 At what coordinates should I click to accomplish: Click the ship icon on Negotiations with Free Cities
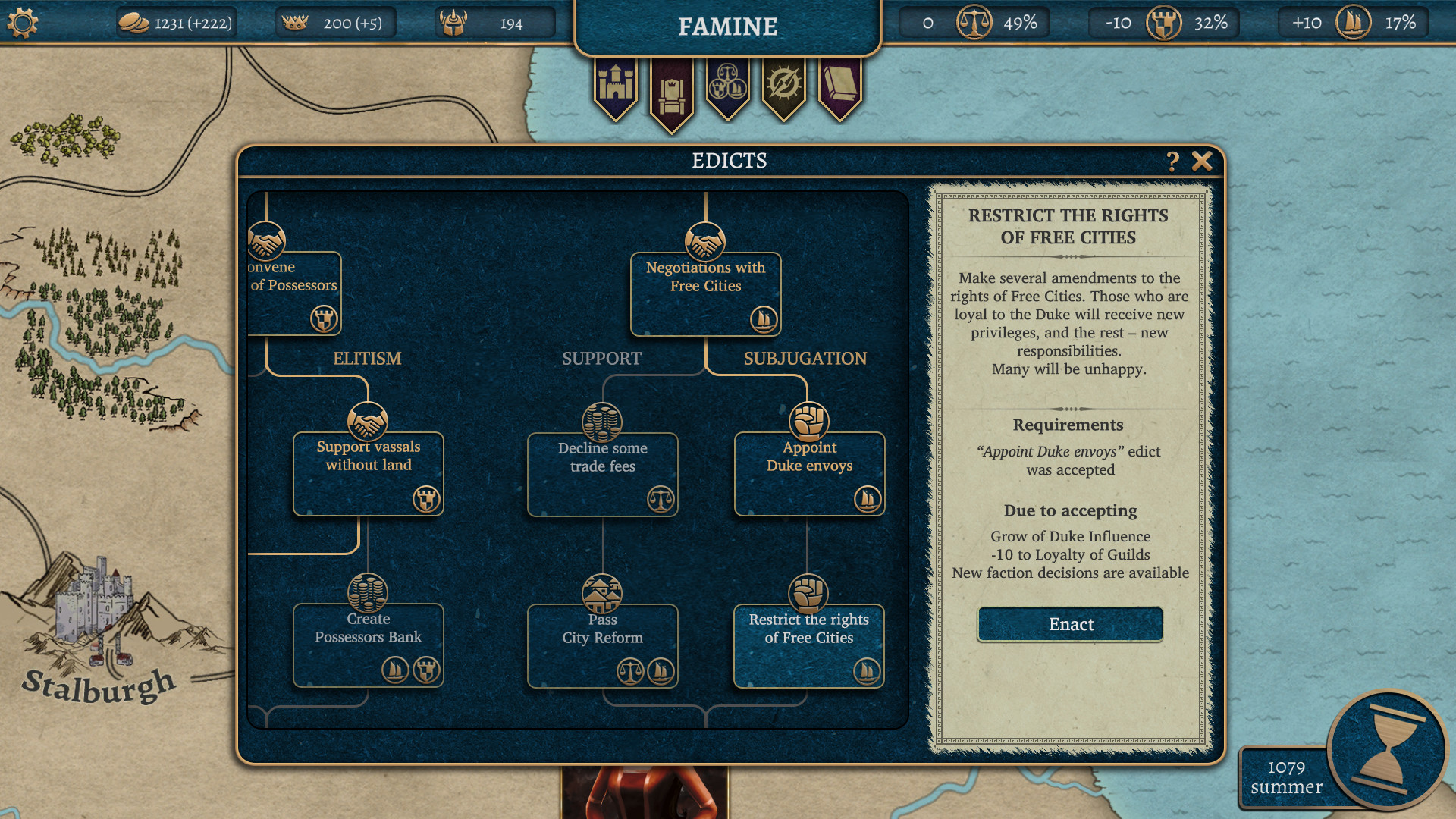[764, 321]
